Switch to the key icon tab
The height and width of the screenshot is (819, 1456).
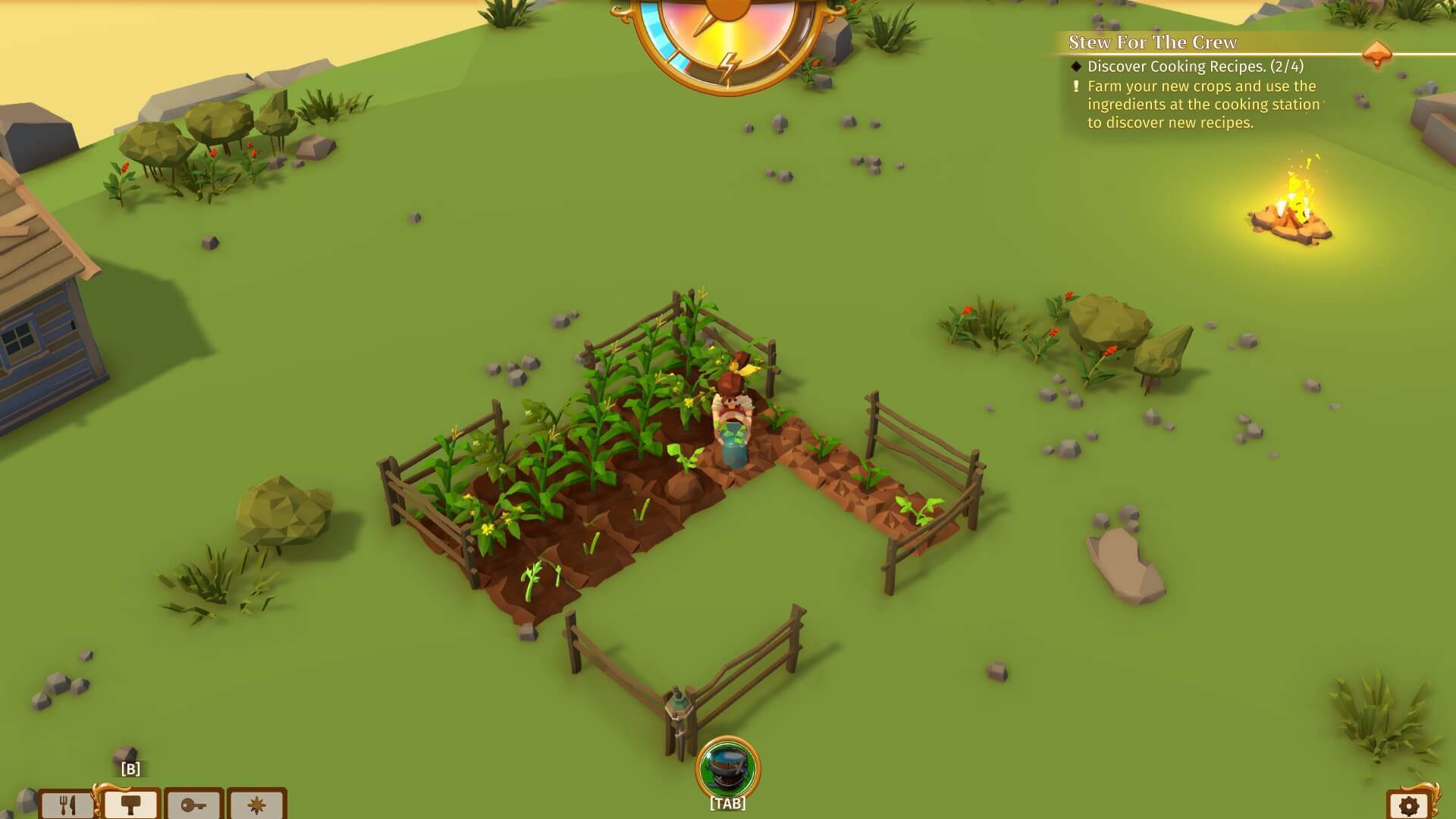coord(193,804)
